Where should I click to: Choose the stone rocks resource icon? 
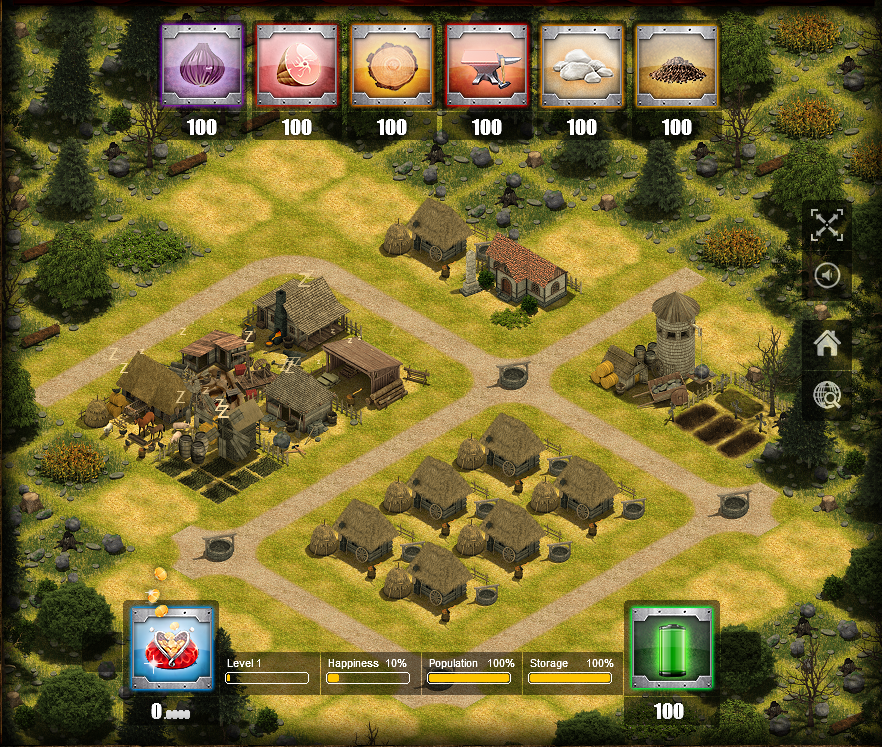[582, 66]
